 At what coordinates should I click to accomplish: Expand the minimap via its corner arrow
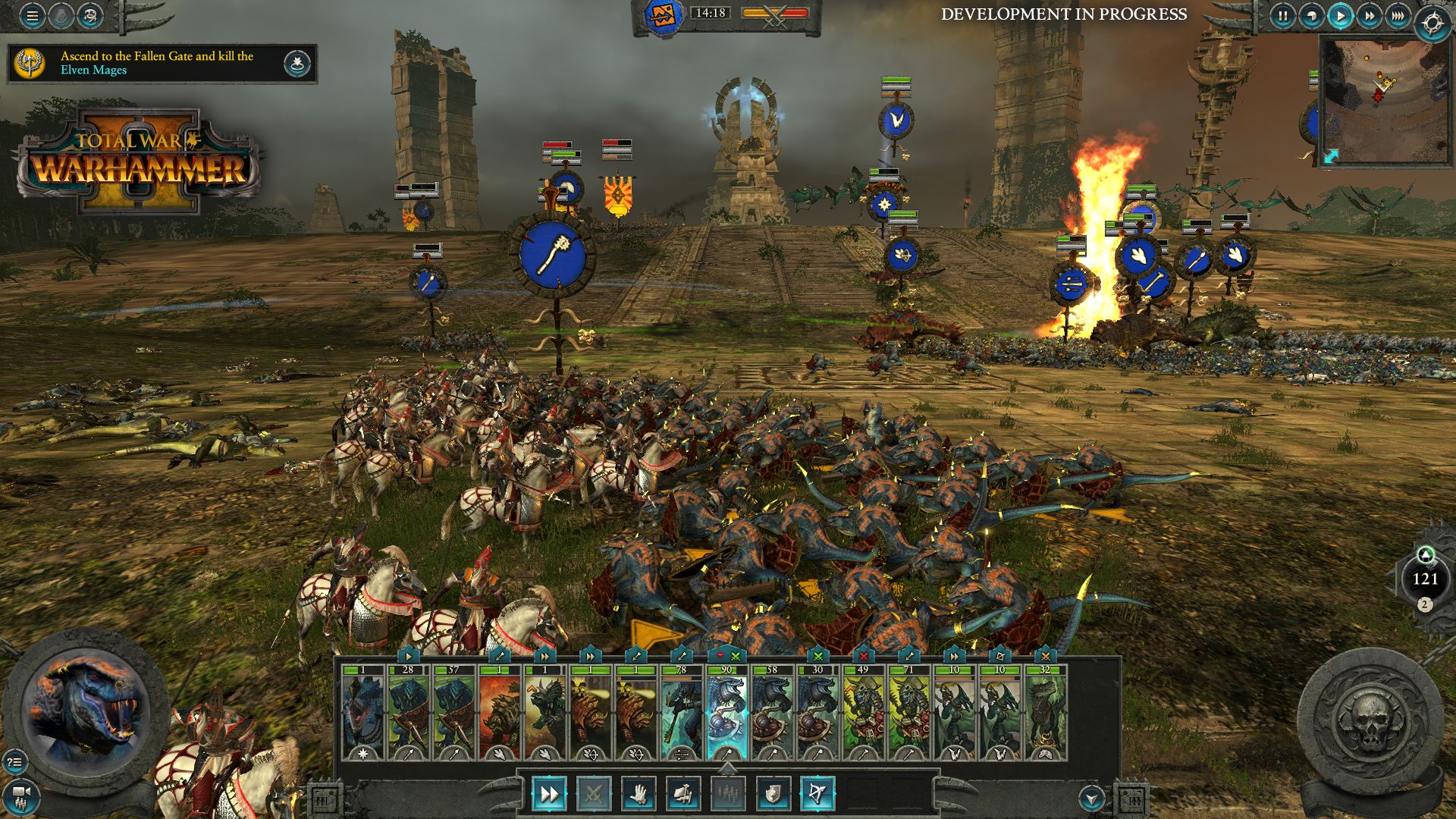pyautogui.click(x=1331, y=156)
